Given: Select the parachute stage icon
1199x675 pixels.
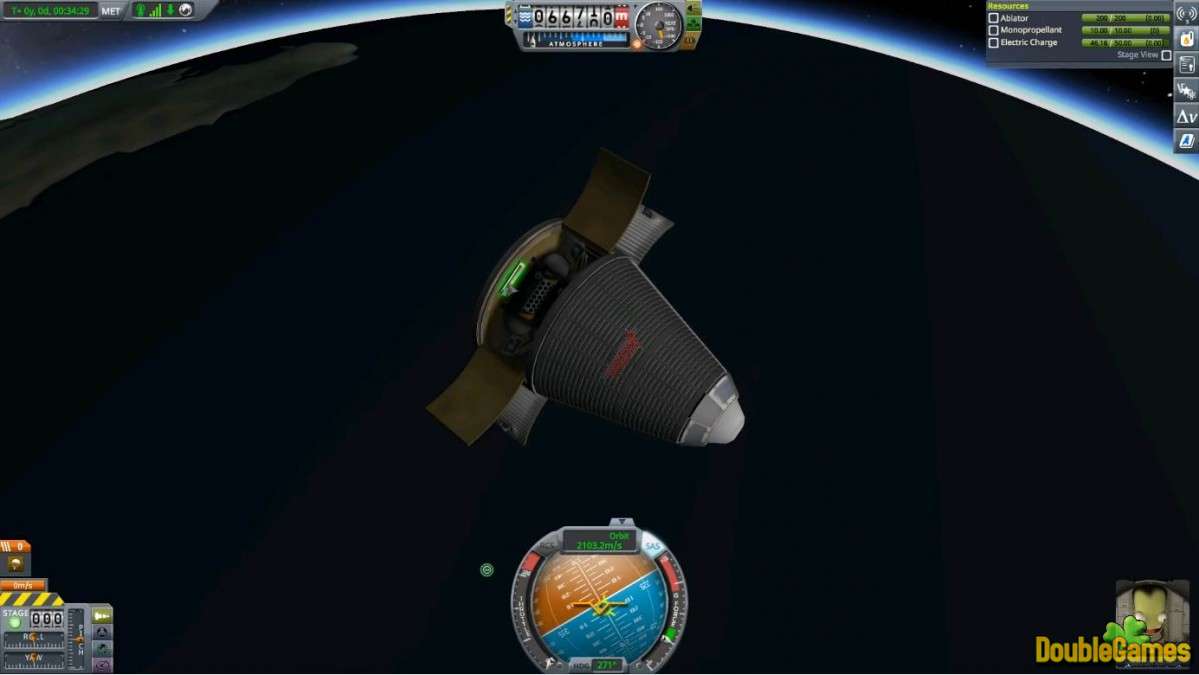Looking at the screenshot, I should pos(16,563).
